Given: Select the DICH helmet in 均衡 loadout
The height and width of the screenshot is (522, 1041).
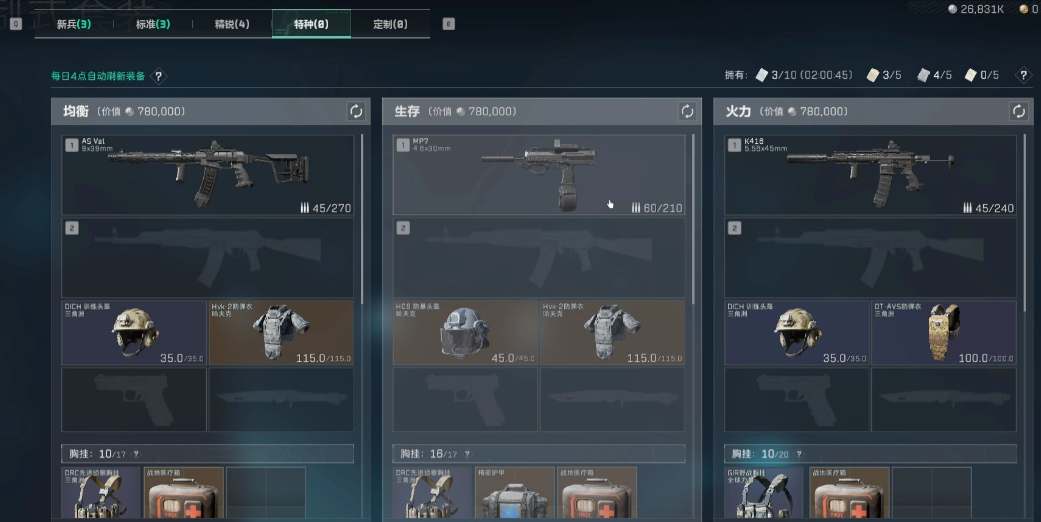Looking at the screenshot, I should coord(134,332).
